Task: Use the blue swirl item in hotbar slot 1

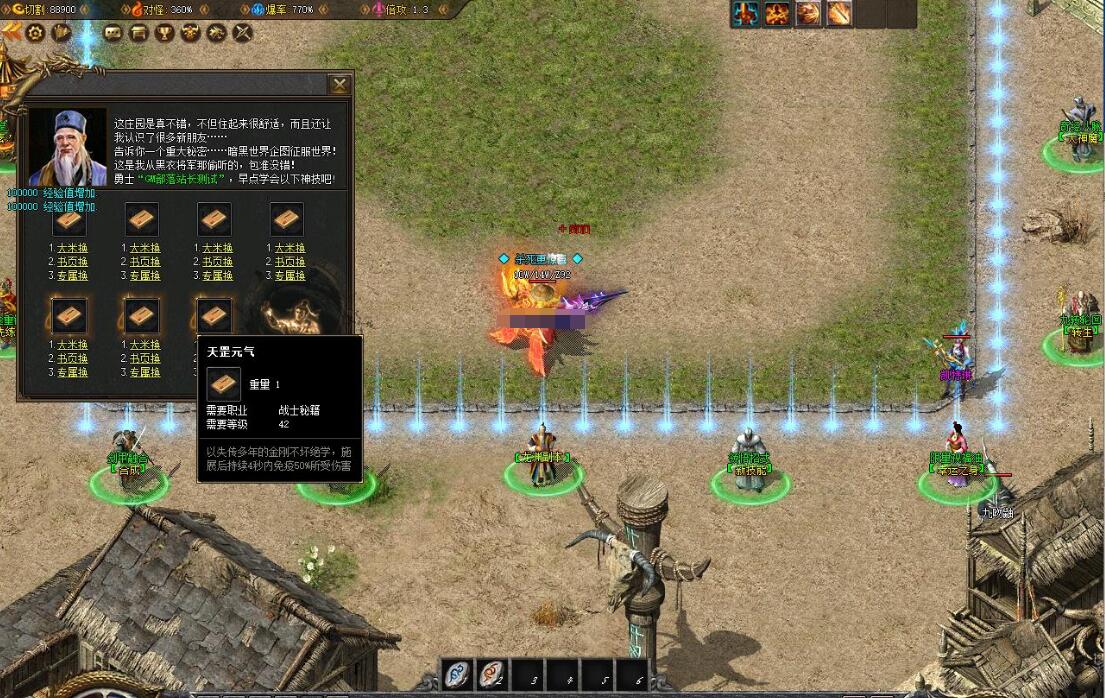Action: tap(459, 675)
